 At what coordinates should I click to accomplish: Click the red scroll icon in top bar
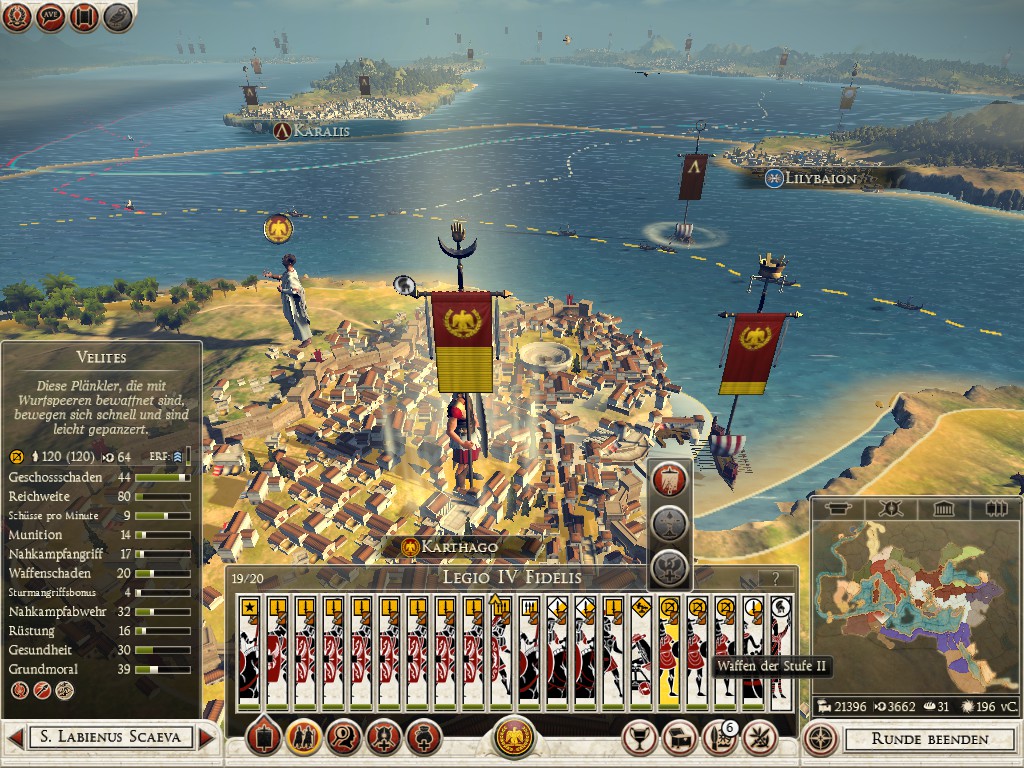[85, 17]
